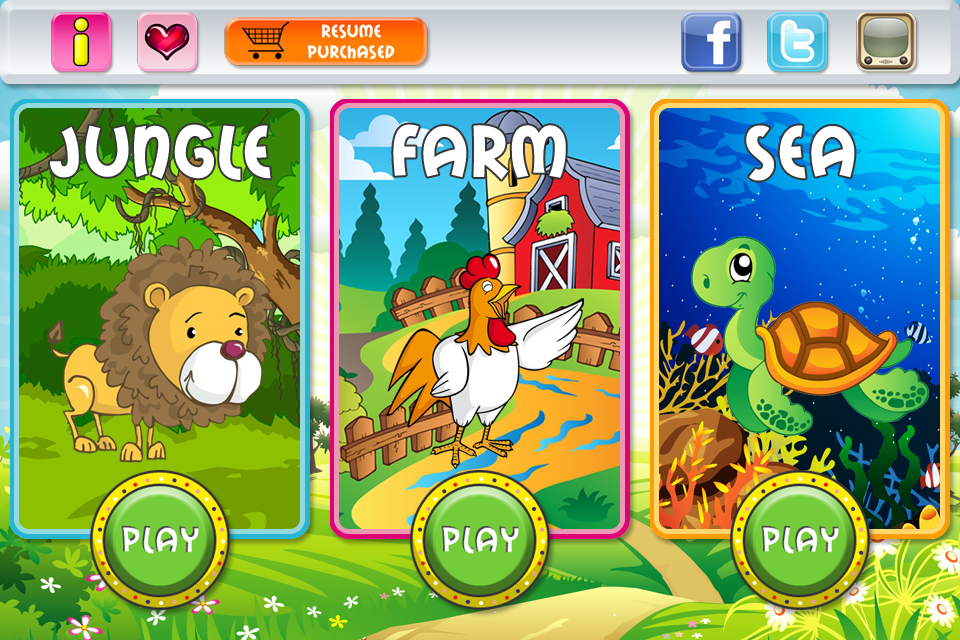Tap the pink heart icon
960x640 pixels.
[x=167, y=42]
